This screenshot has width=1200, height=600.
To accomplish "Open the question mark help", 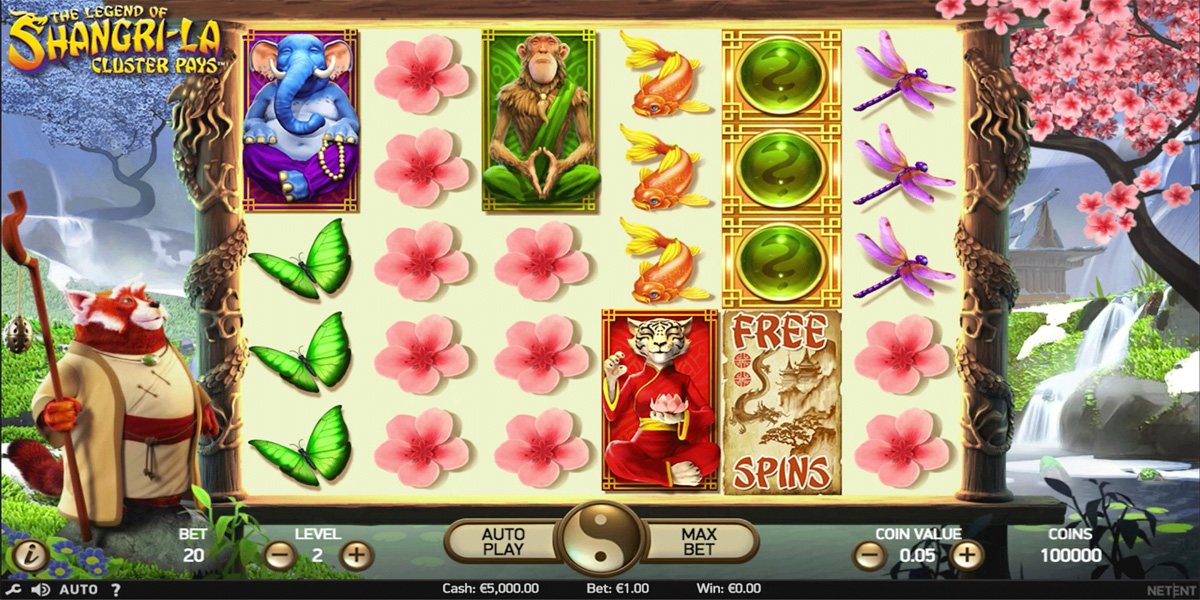I will pos(116,590).
